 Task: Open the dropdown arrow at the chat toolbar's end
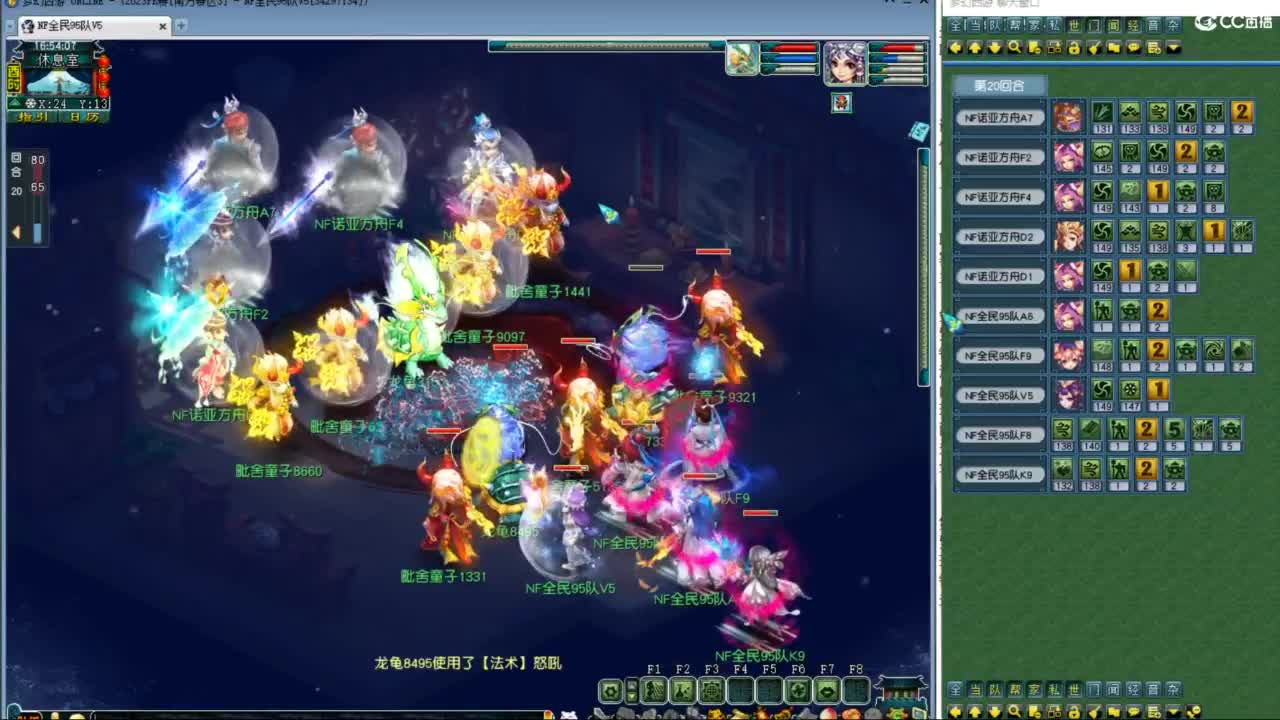[x=1173, y=48]
